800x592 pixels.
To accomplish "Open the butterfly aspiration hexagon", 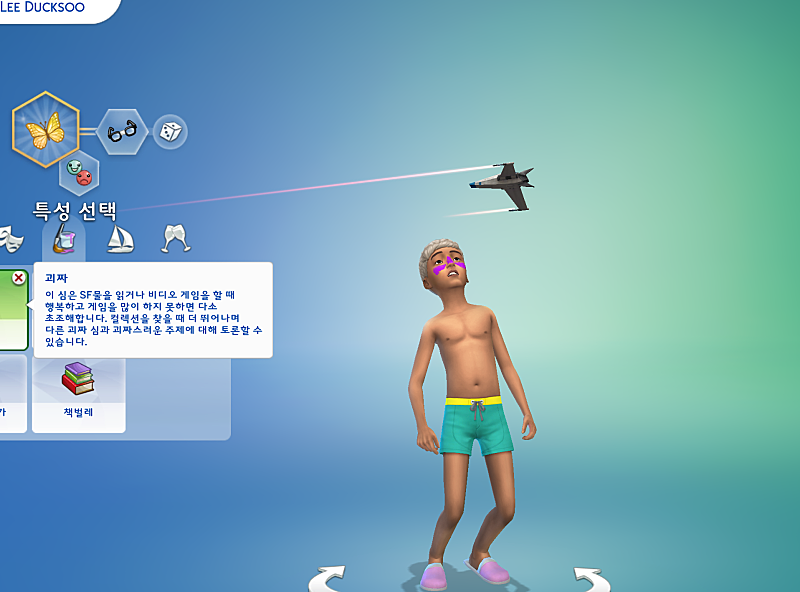I will pos(45,130).
